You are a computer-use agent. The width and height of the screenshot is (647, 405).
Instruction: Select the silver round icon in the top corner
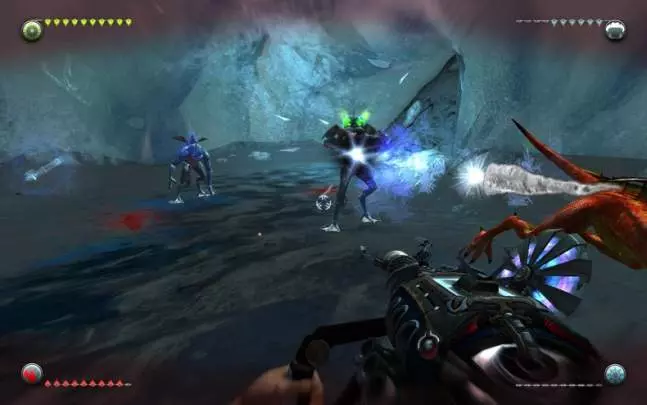pos(615,30)
